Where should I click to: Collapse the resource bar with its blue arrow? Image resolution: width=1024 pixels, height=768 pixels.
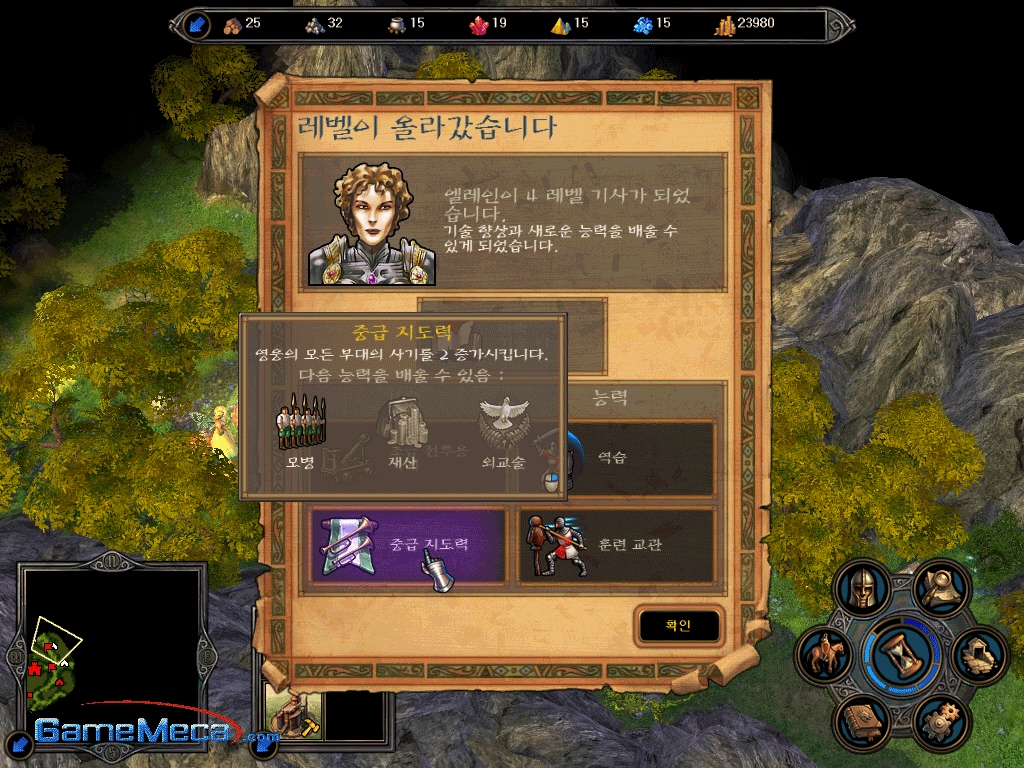click(x=198, y=25)
